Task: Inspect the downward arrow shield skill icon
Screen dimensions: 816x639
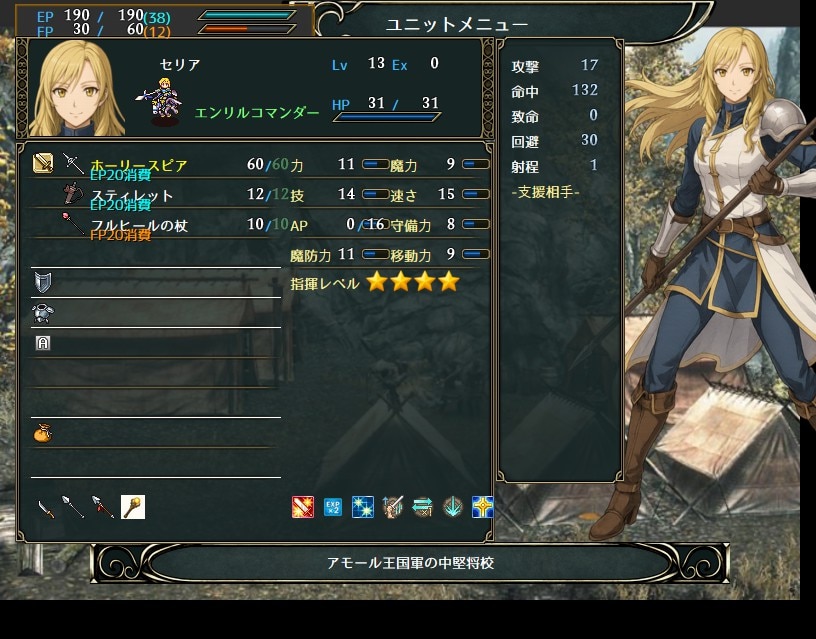Action: [453, 507]
